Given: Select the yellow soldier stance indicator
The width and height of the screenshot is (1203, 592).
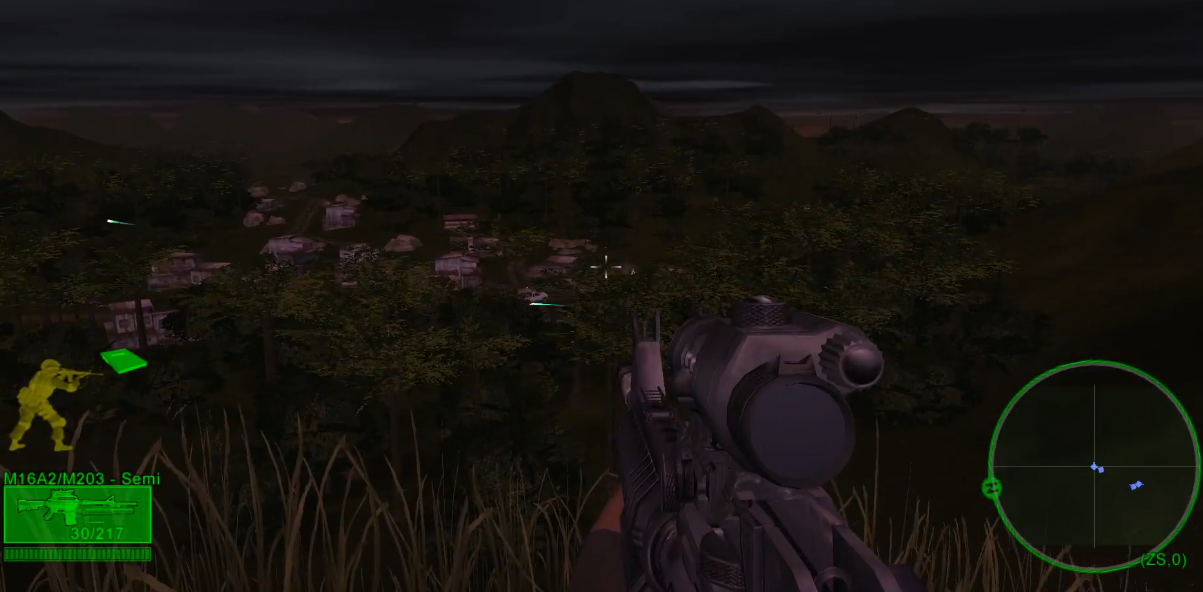Looking at the screenshot, I should [45, 404].
